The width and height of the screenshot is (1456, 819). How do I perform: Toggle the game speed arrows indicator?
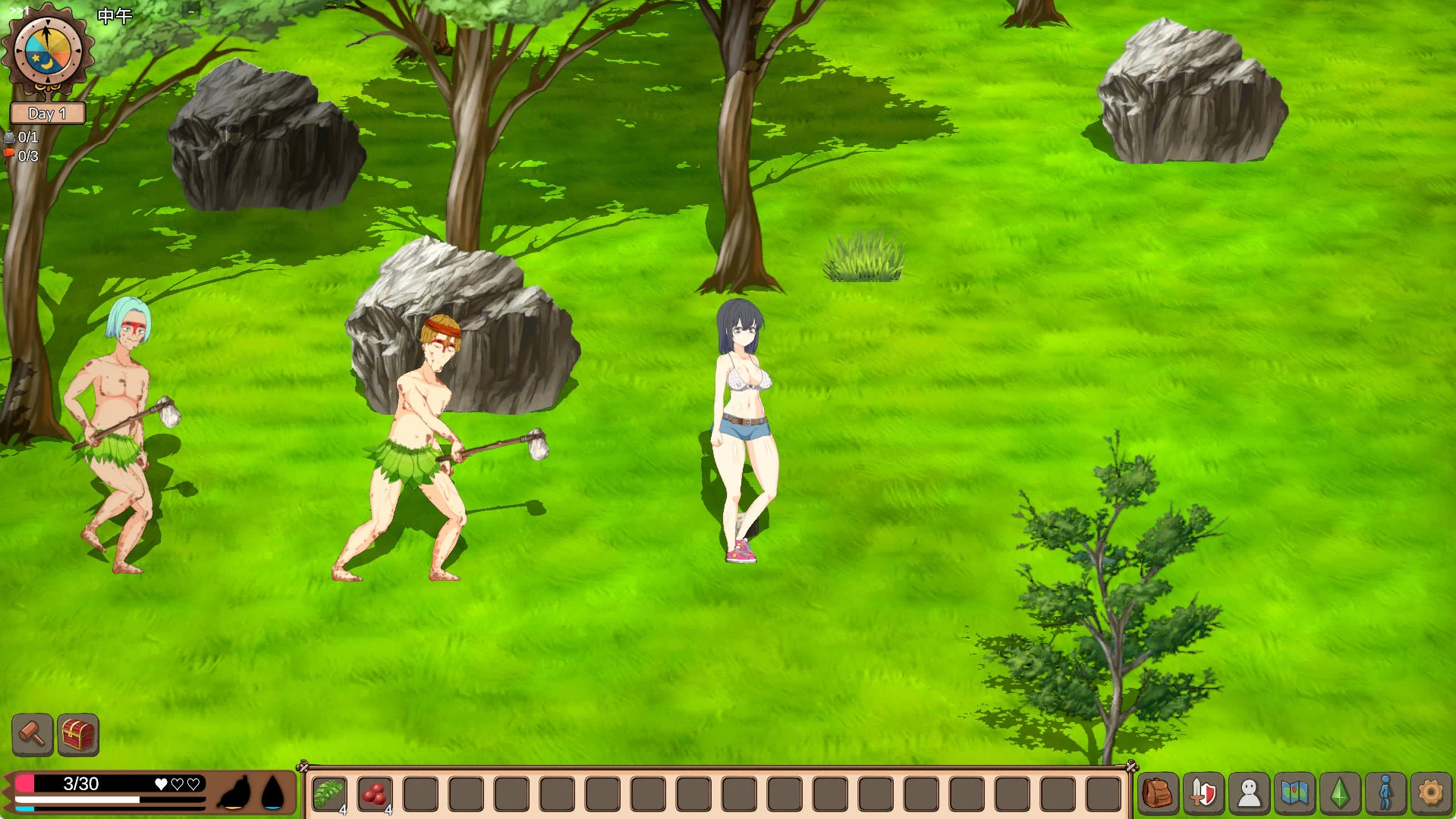(19, 10)
